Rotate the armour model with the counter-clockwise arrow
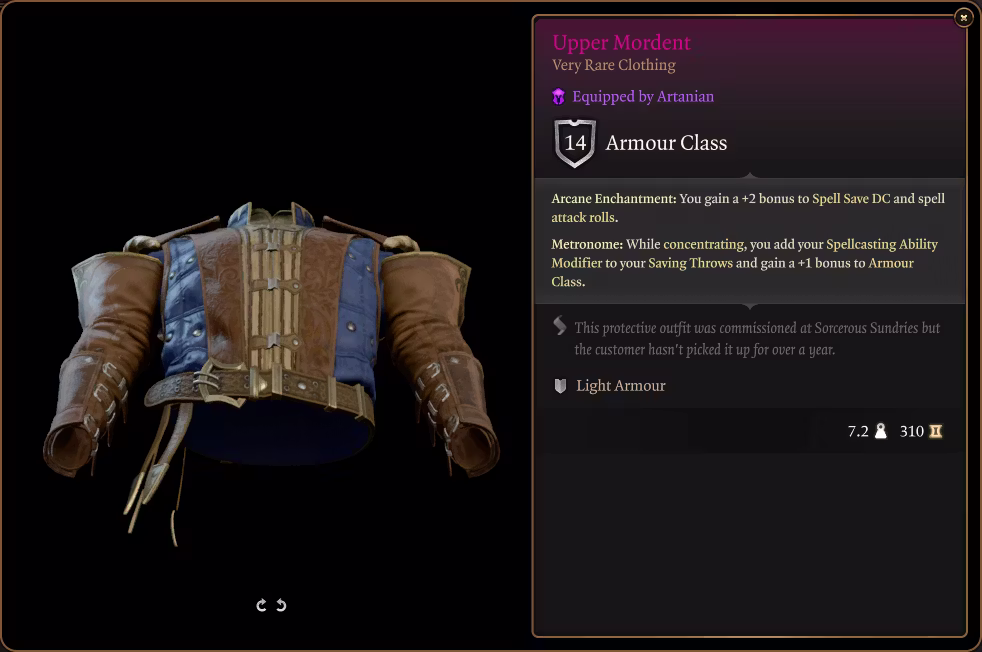The width and height of the screenshot is (982, 652). 281,605
